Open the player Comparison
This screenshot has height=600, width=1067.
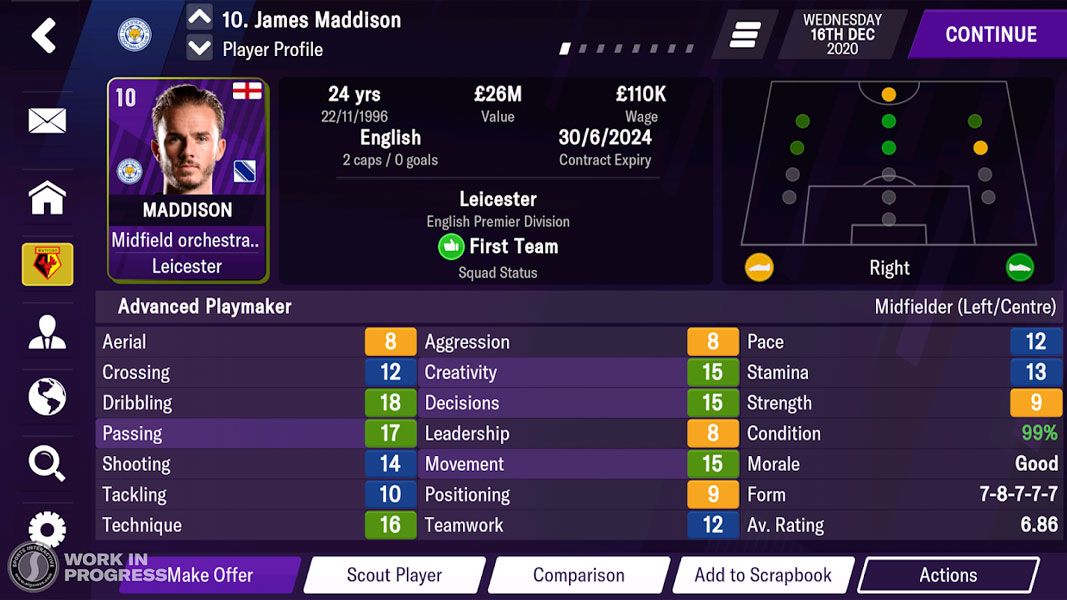pos(578,575)
